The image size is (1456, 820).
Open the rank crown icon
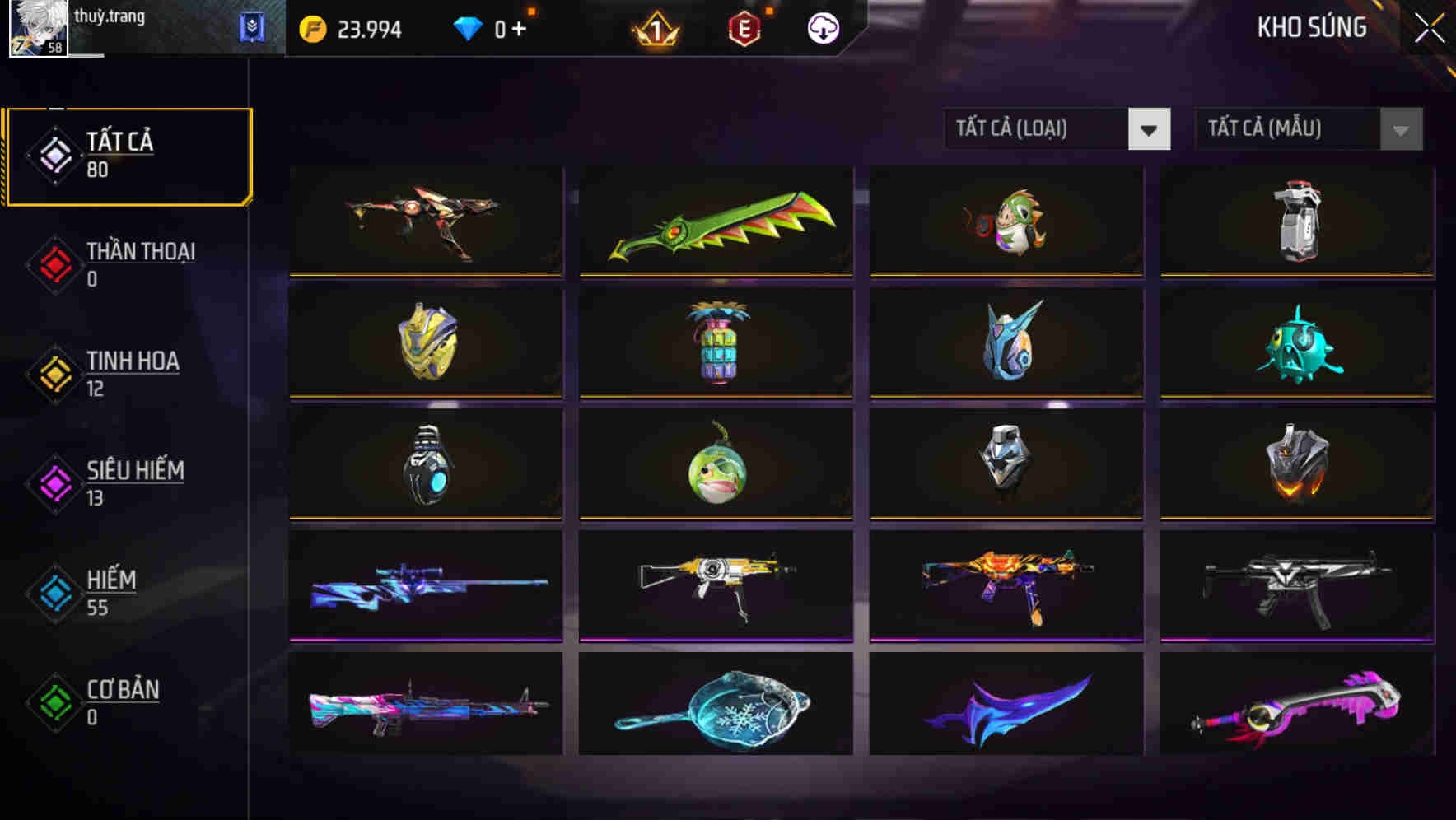tap(655, 30)
